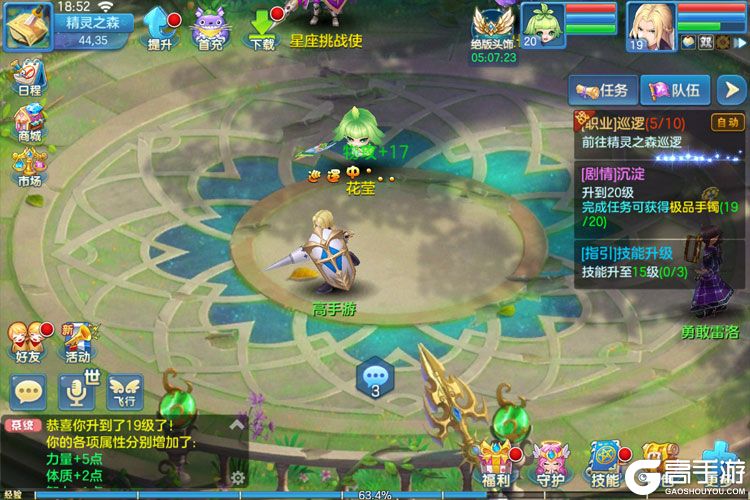750x500 pixels.
Task: Collapse the quest panel with arrow button
Action: pyautogui.click(x=730, y=90)
